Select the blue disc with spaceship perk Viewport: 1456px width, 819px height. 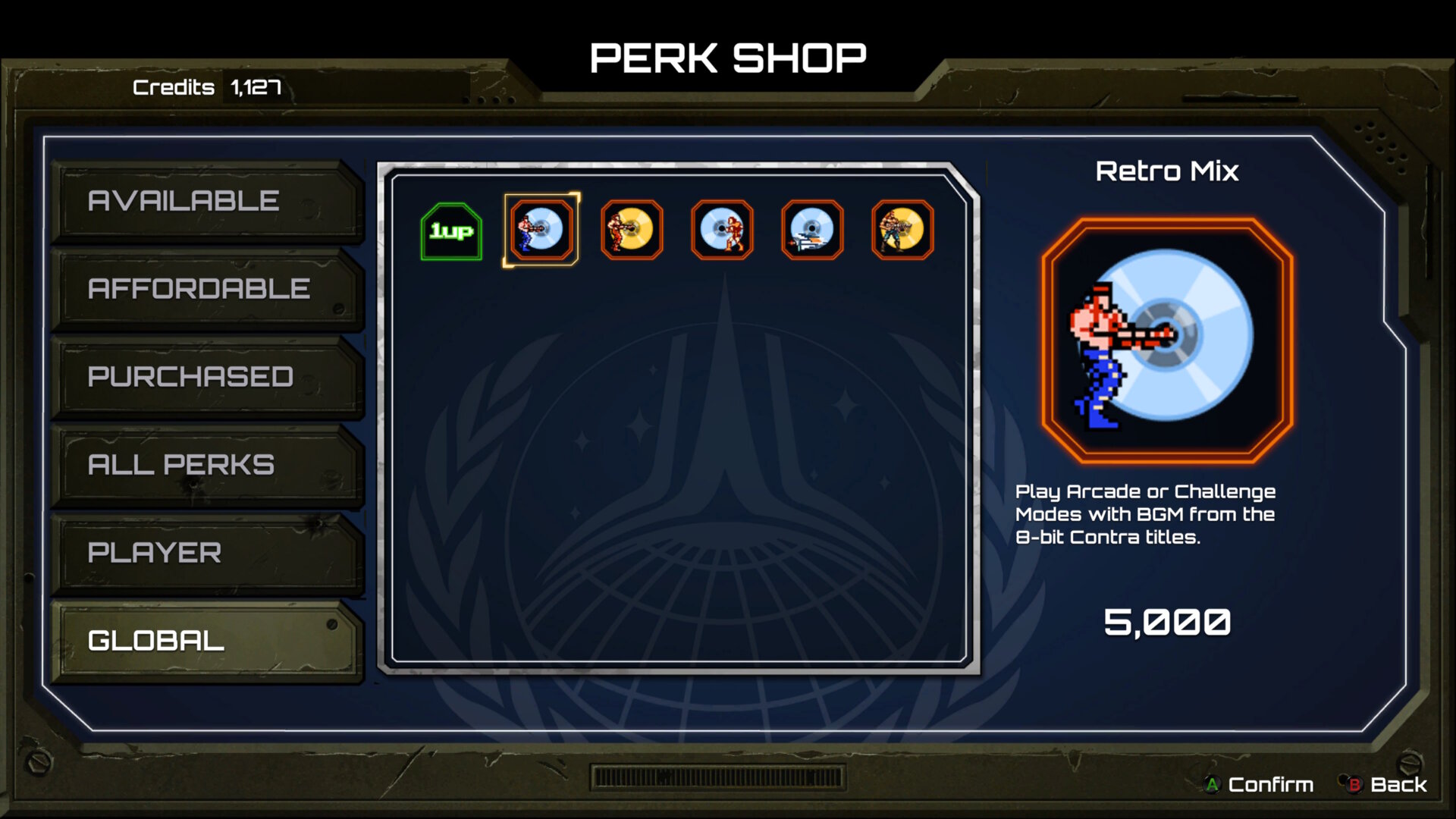(812, 230)
